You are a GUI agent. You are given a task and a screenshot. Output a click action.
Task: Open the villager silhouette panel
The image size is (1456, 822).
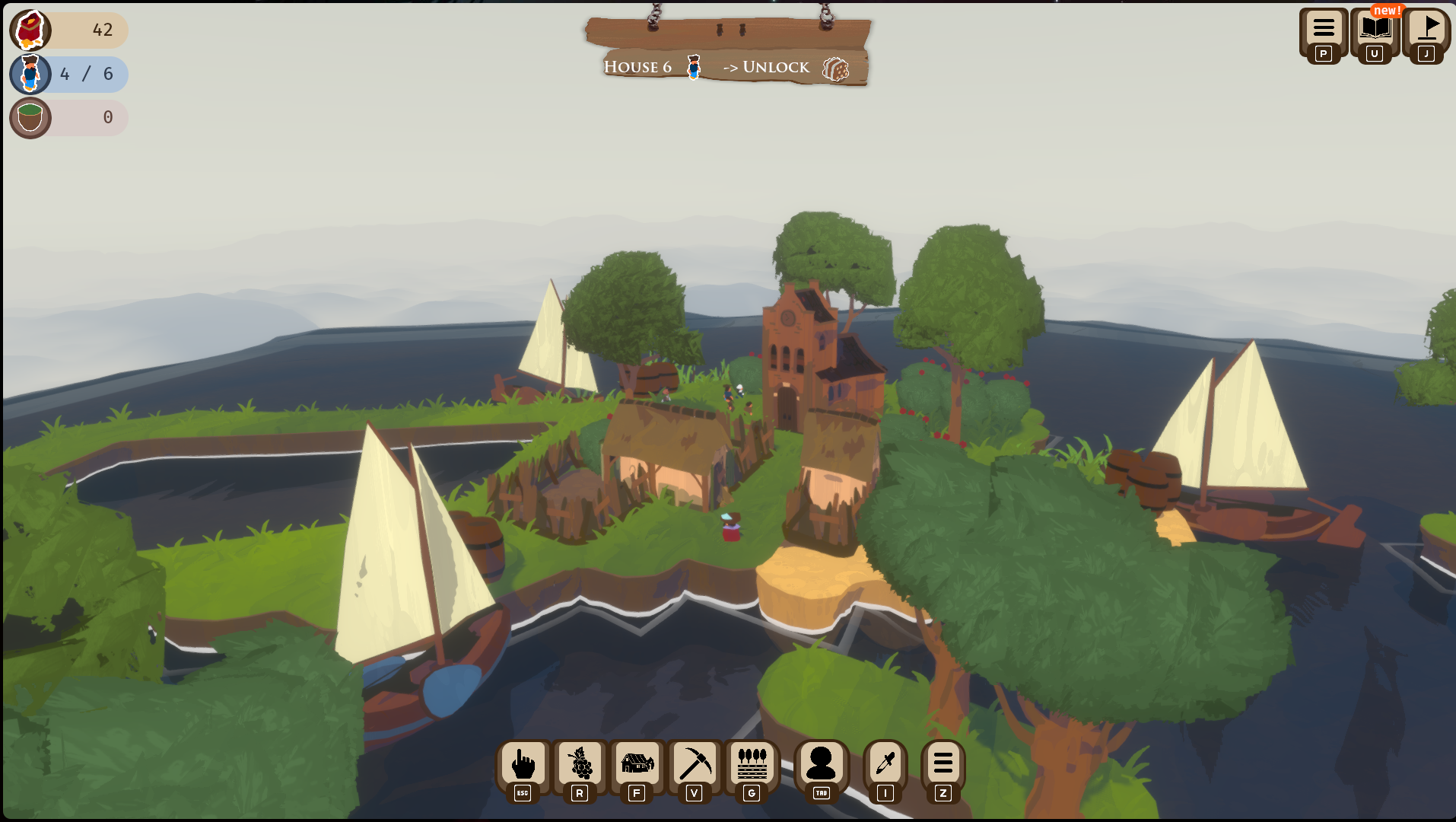pyautogui.click(x=821, y=764)
